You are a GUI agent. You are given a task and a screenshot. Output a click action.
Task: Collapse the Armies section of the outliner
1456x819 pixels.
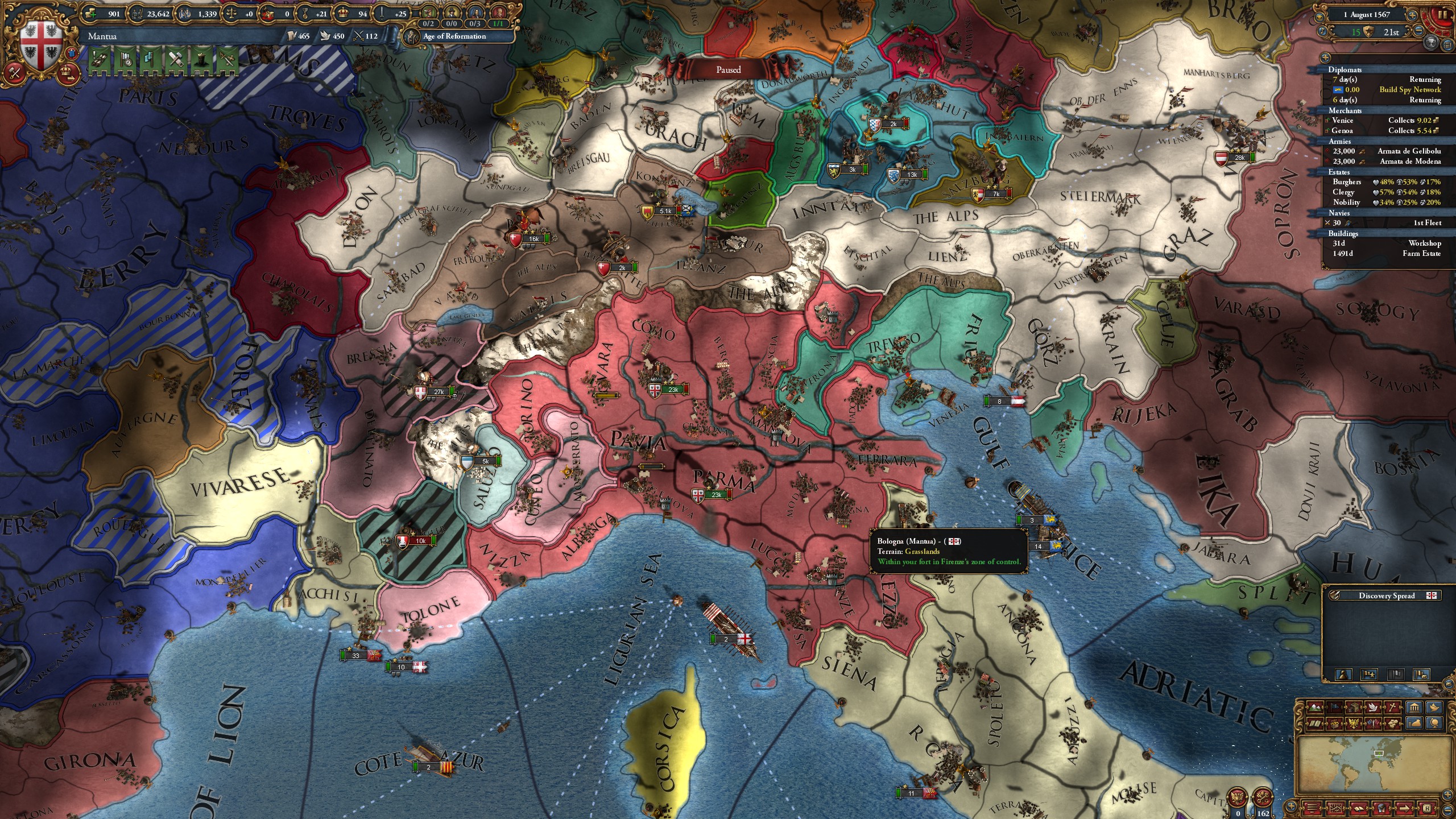tap(1341, 141)
